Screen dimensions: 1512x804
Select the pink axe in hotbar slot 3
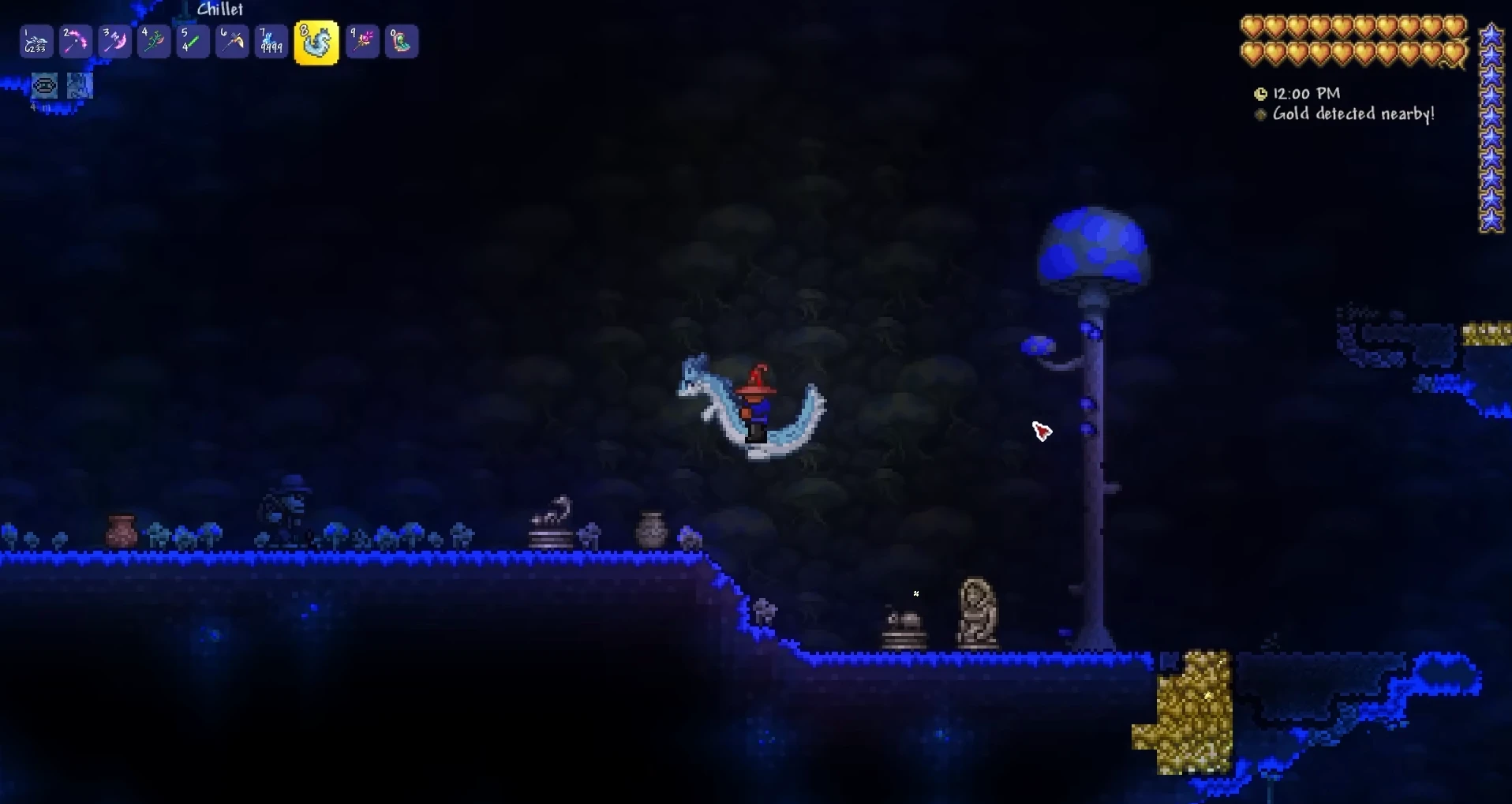pyautogui.click(x=114, y=41)
